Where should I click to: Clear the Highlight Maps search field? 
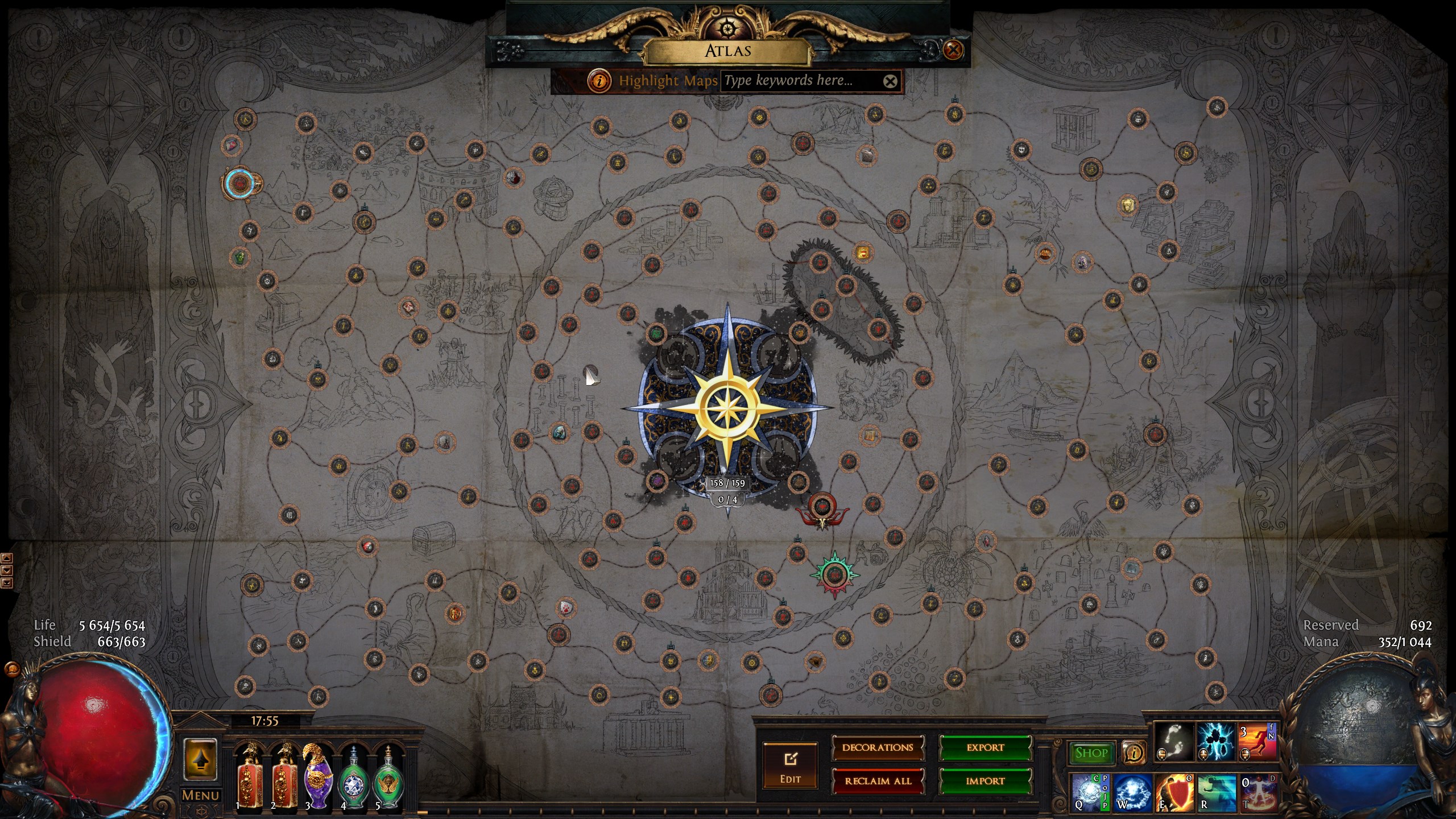coord(890,81)
